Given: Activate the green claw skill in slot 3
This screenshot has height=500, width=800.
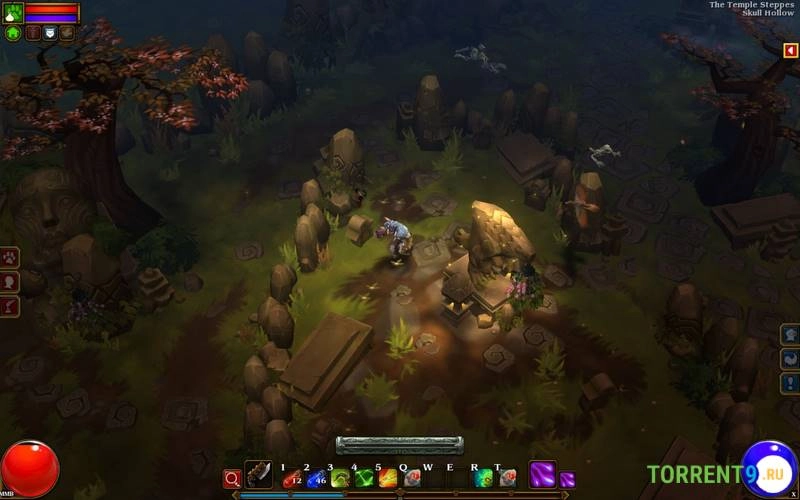Looking at the screenshot, I should coord(340,479).
